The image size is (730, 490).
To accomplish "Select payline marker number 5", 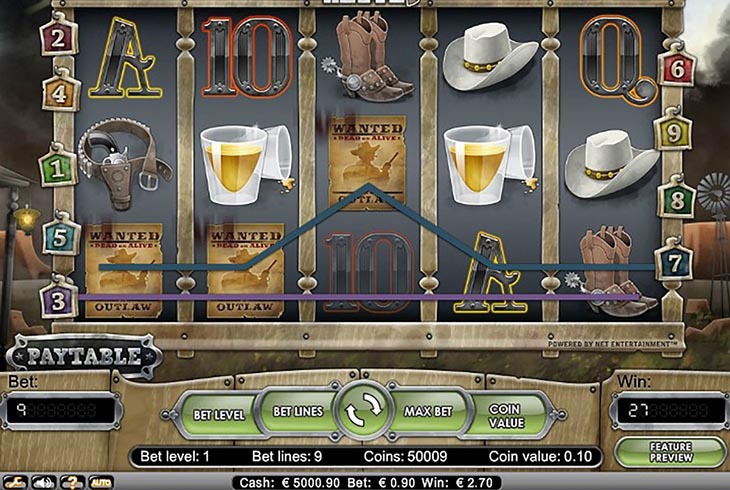I will pos(59,238).
